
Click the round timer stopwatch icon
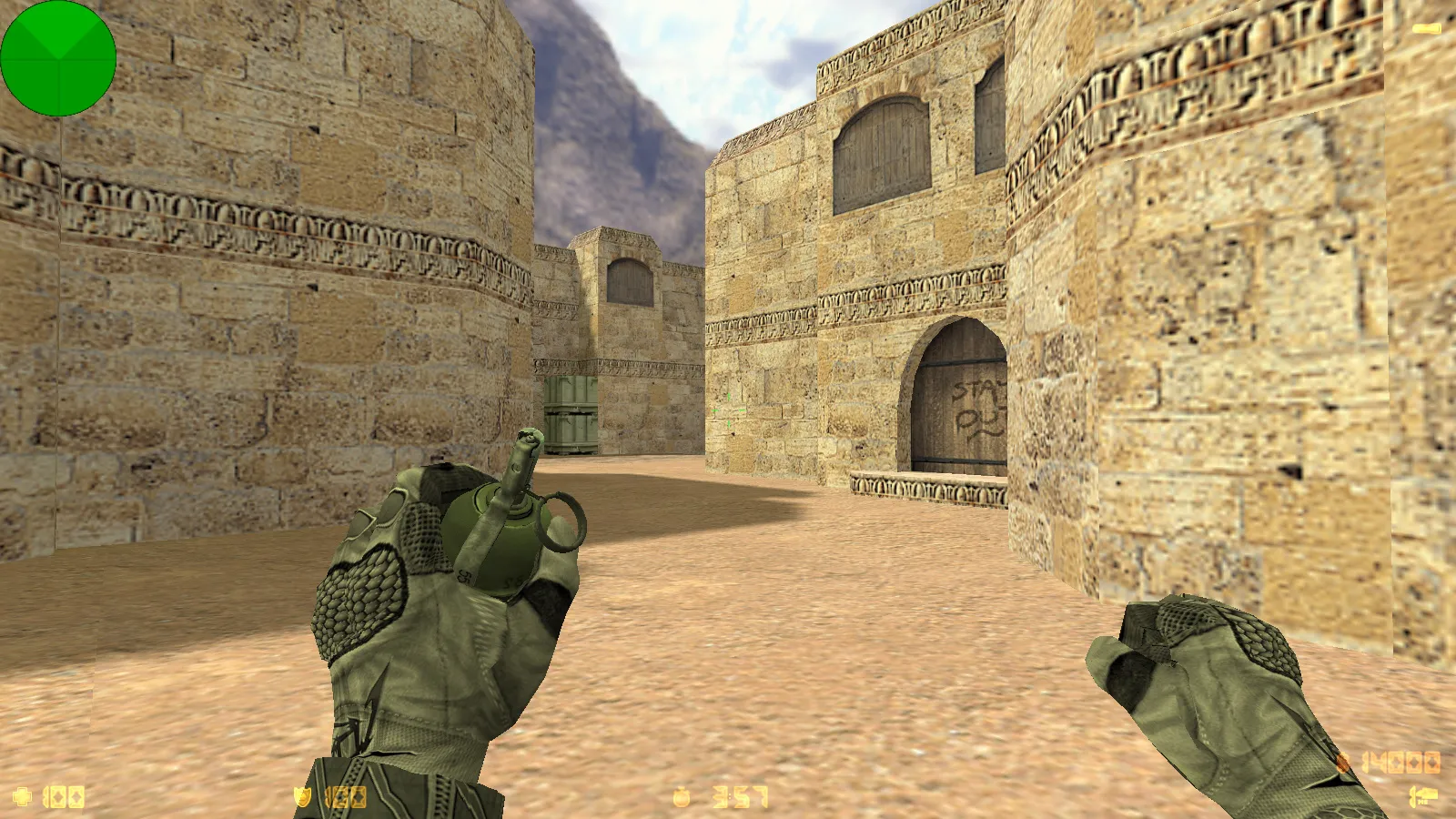coord(682,797)
